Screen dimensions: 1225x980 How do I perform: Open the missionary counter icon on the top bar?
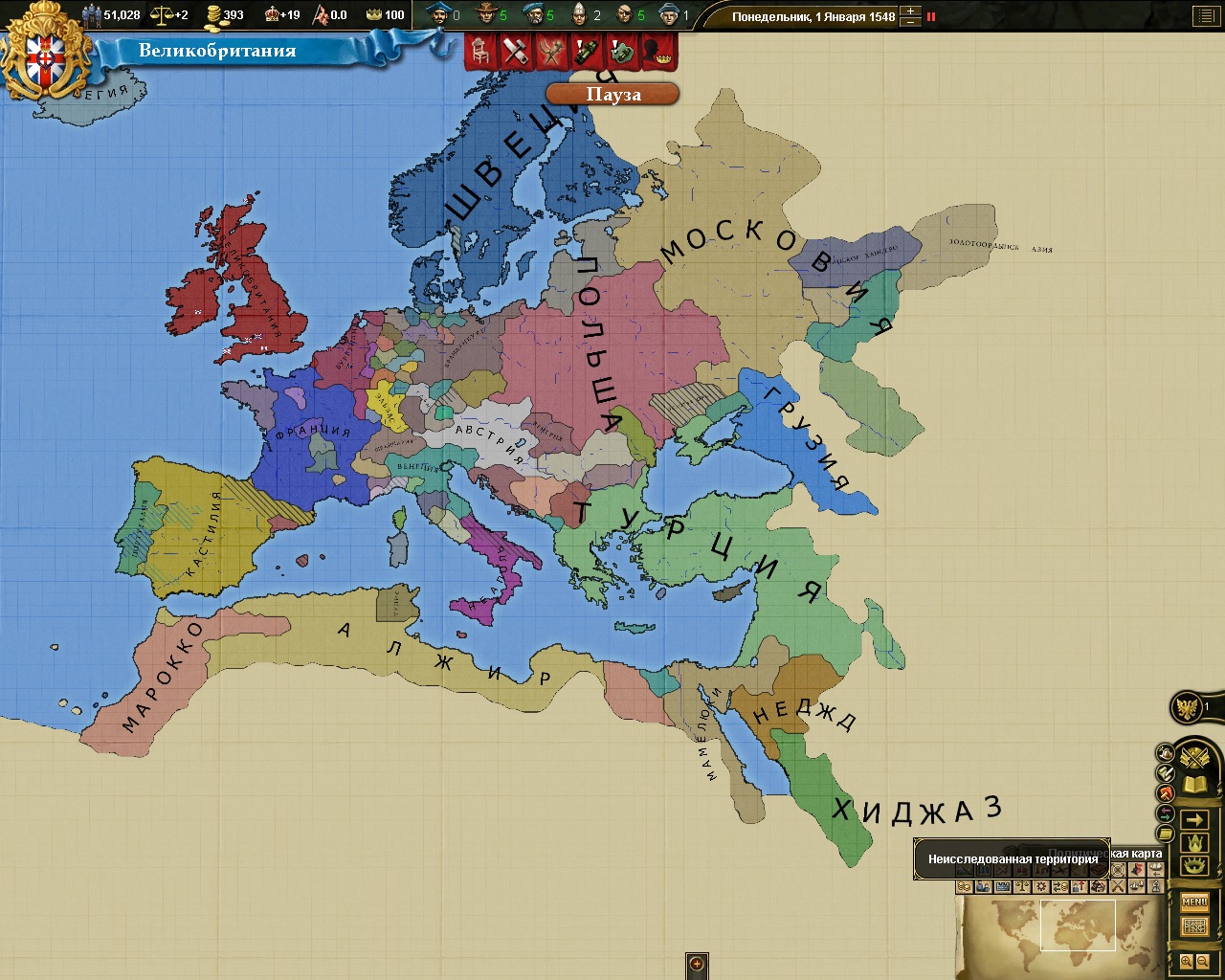click(x=577, y=14)
